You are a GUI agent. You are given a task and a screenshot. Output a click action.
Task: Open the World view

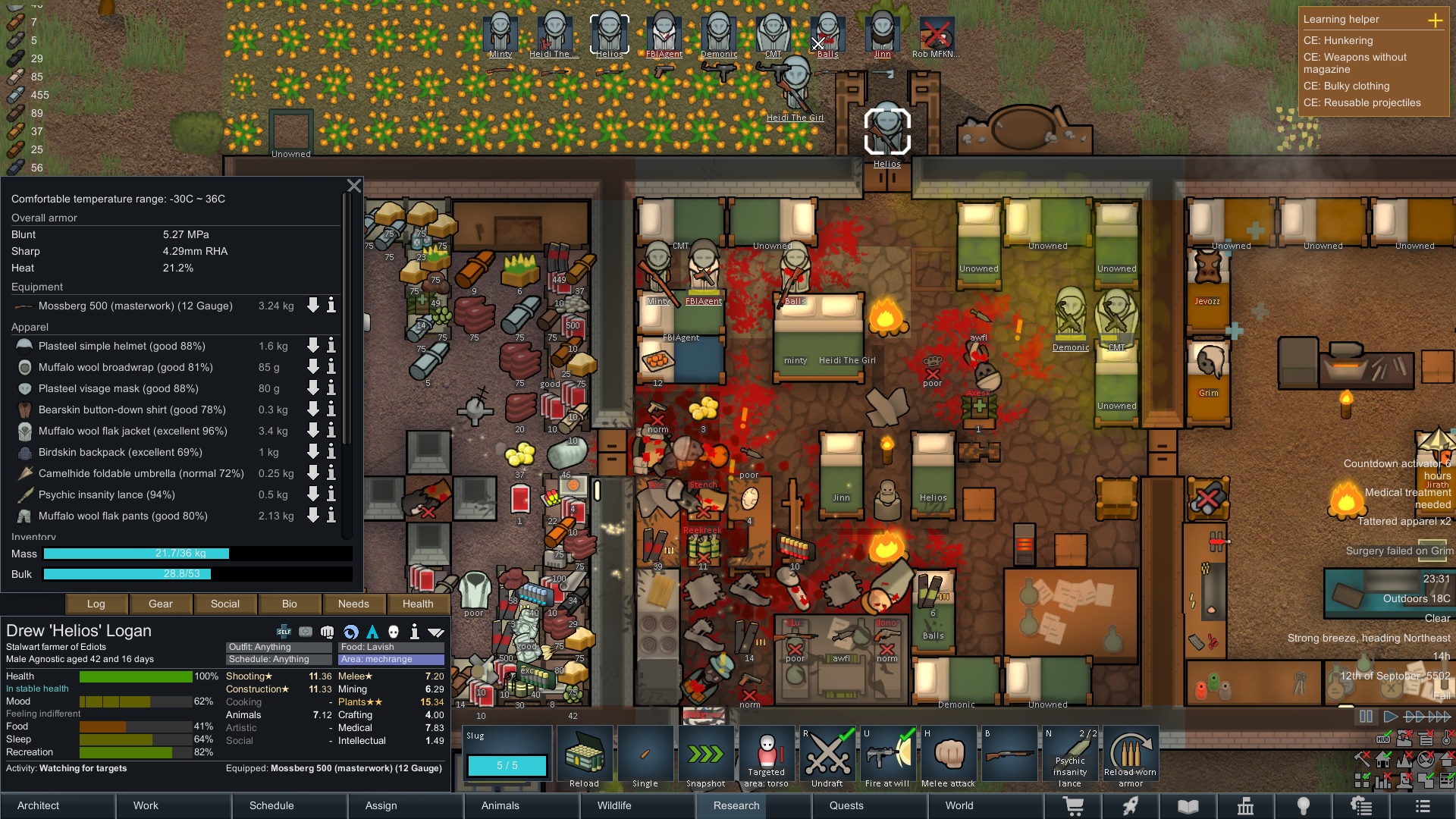tap(959, 805)
